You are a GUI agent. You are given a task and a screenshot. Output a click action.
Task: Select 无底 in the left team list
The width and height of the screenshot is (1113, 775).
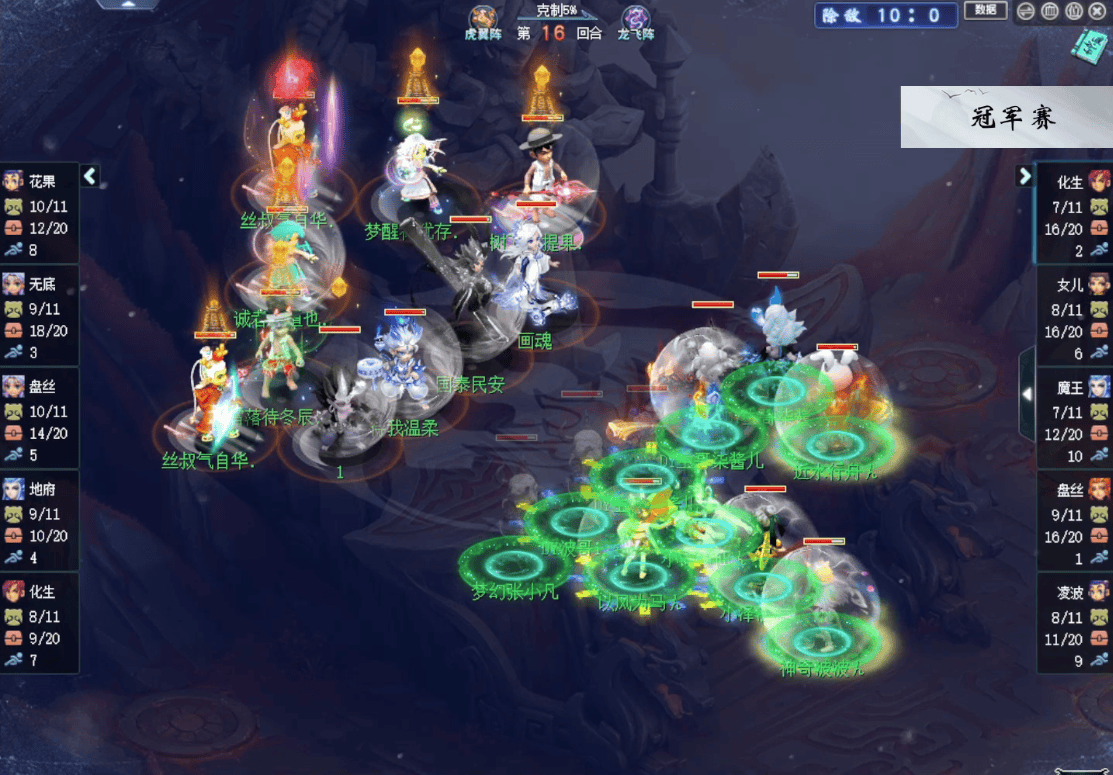click(x=40, y=284)
